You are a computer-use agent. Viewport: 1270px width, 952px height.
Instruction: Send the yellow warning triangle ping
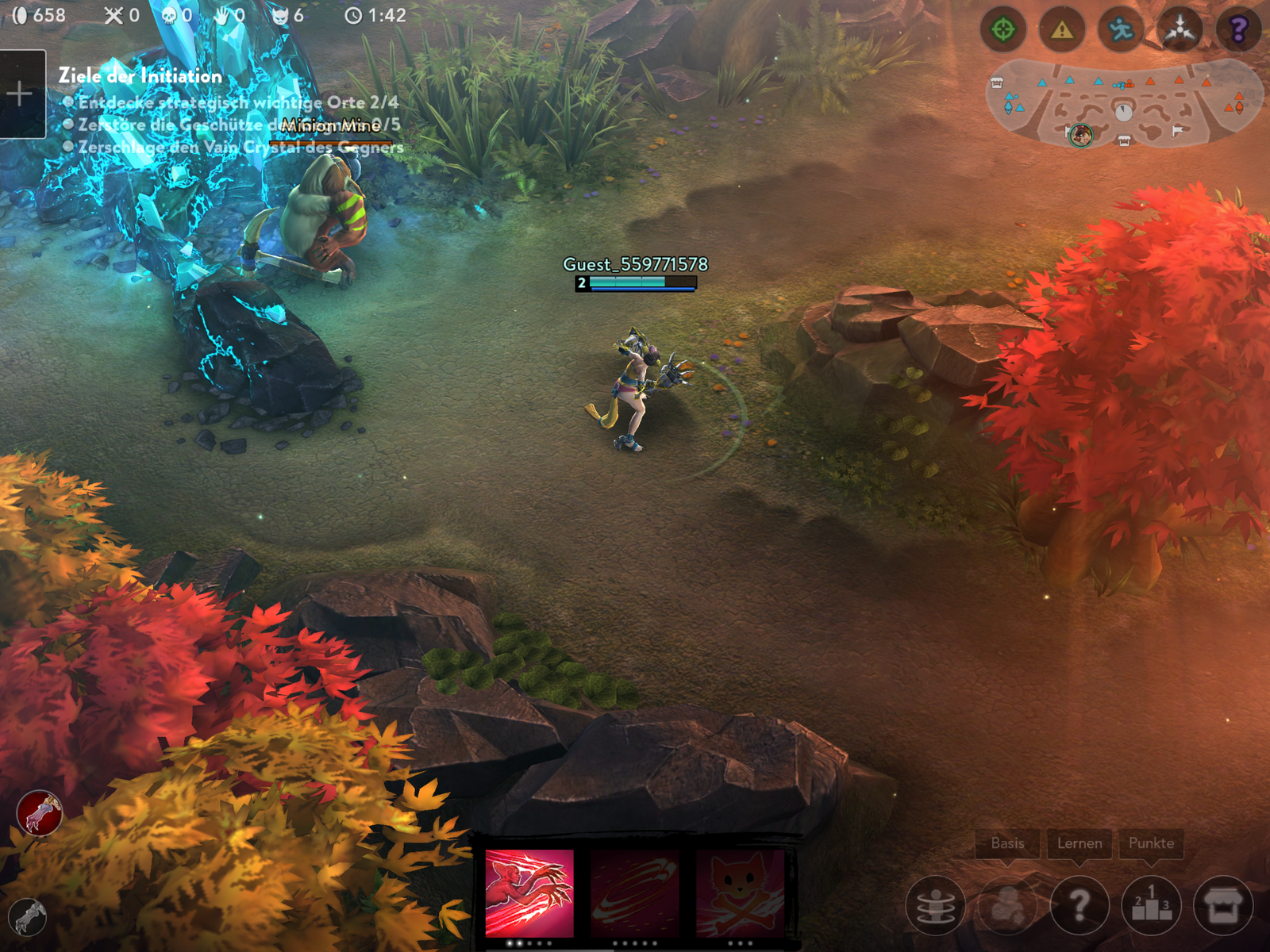(x=1062, y=30)
